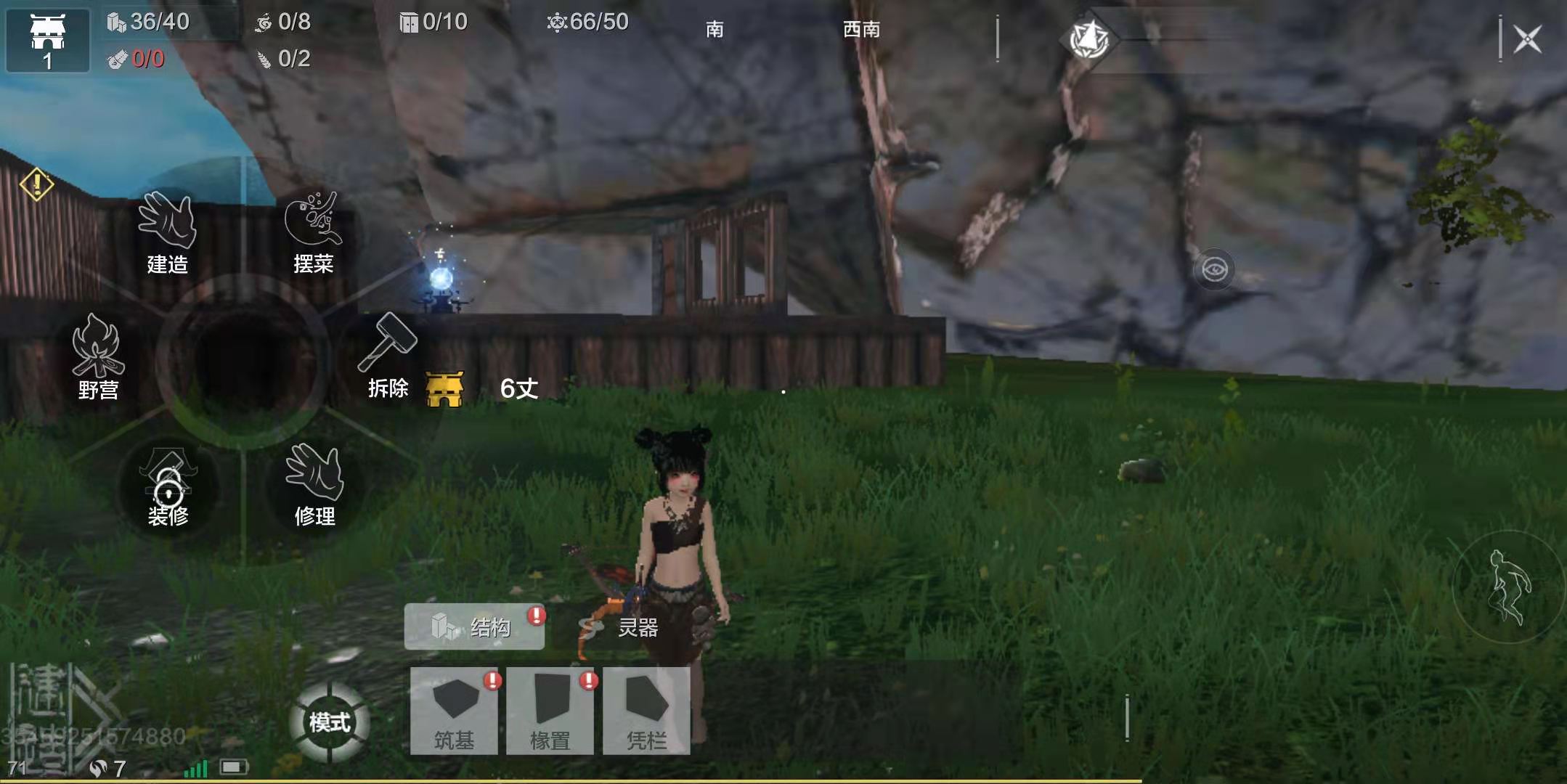Switch to the 灵器 tab
The height and width of the screenshot is (784, 1567).
619,627
